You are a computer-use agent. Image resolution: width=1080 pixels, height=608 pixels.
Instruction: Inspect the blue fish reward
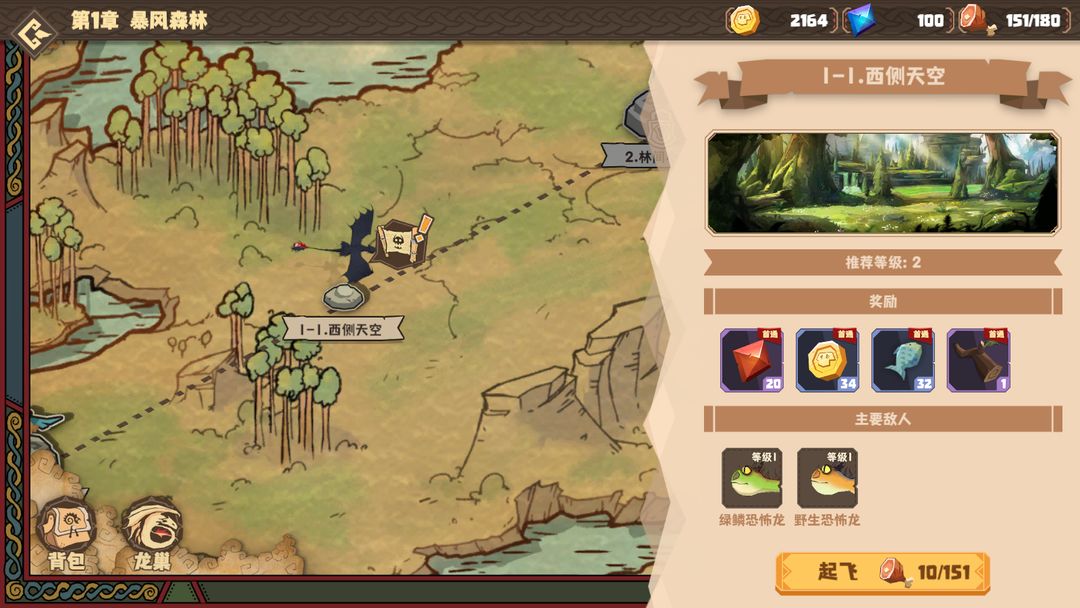pos(902,360)
